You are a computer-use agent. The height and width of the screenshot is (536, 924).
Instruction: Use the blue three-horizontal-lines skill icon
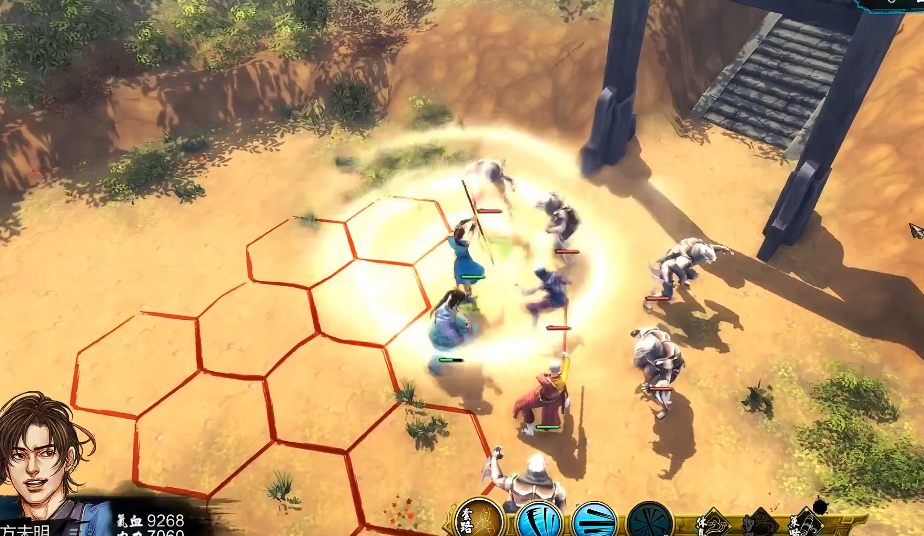593,521
